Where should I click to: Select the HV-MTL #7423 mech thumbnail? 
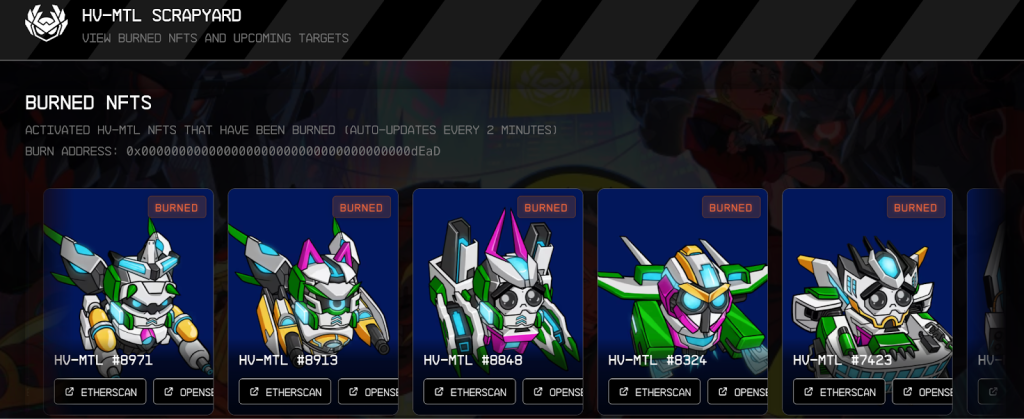(x=867, y=285)
